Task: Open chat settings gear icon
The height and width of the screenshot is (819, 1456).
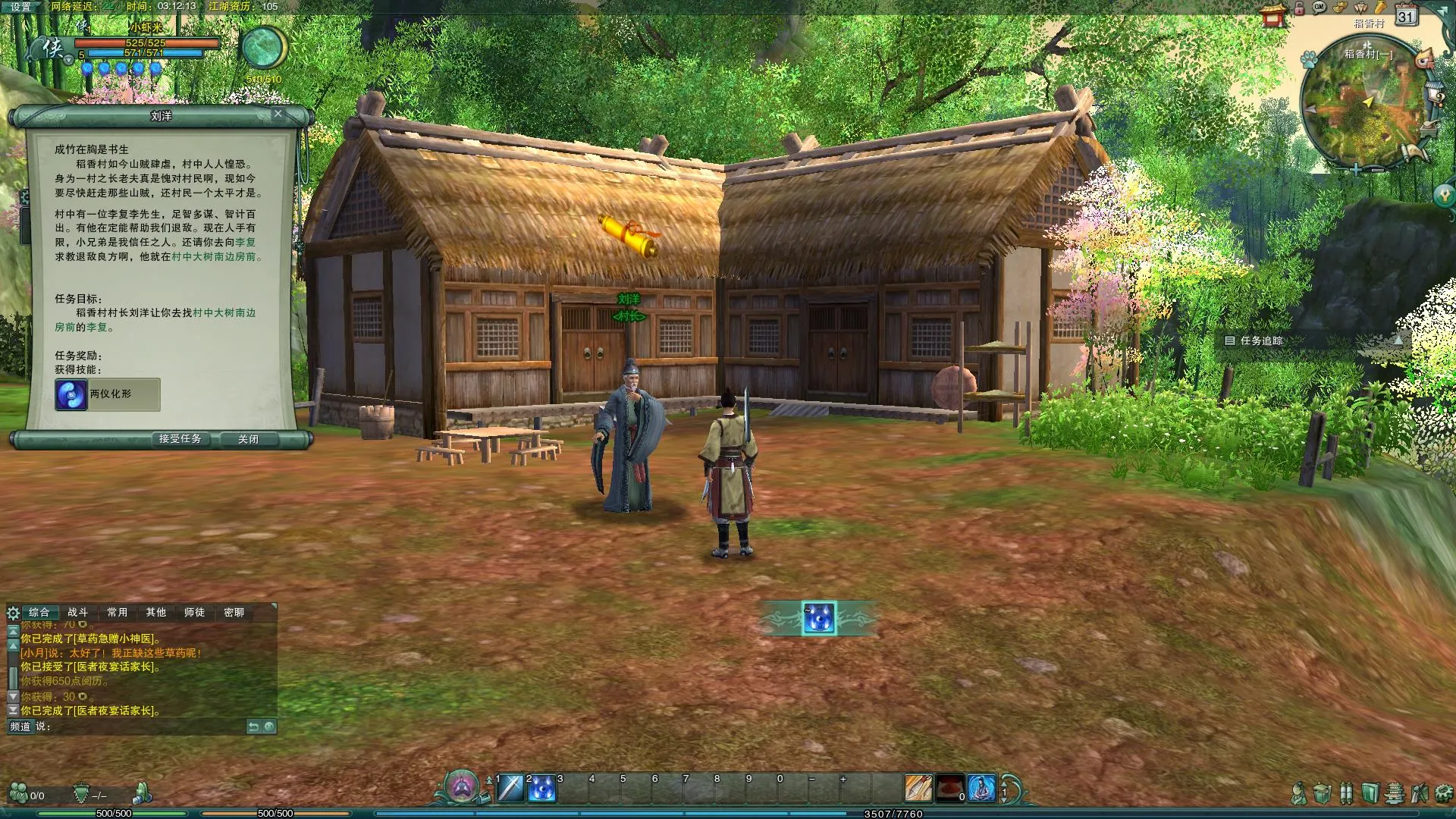Action: [13, 613]
